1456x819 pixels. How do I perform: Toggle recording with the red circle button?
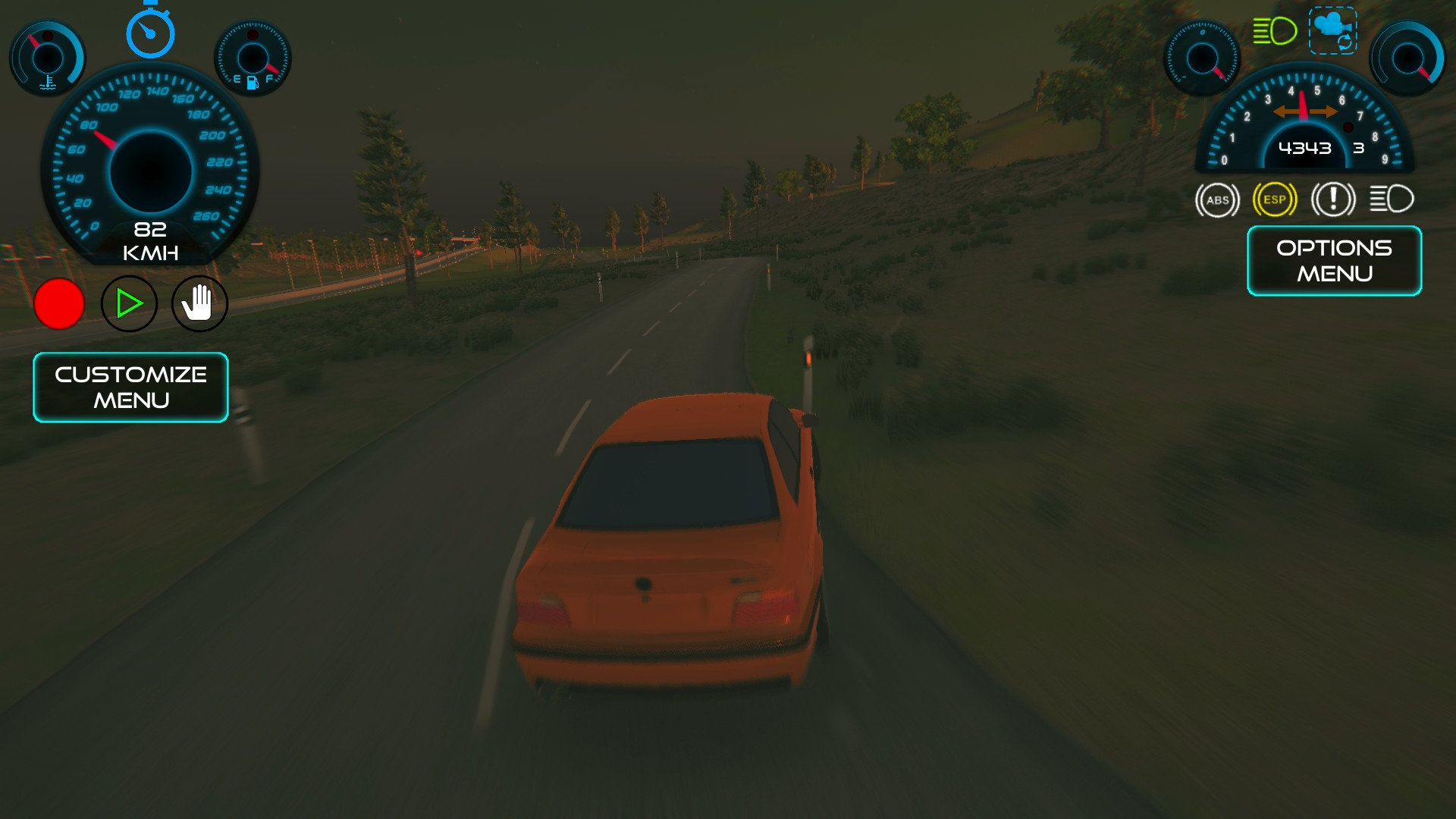coord(59,303)
